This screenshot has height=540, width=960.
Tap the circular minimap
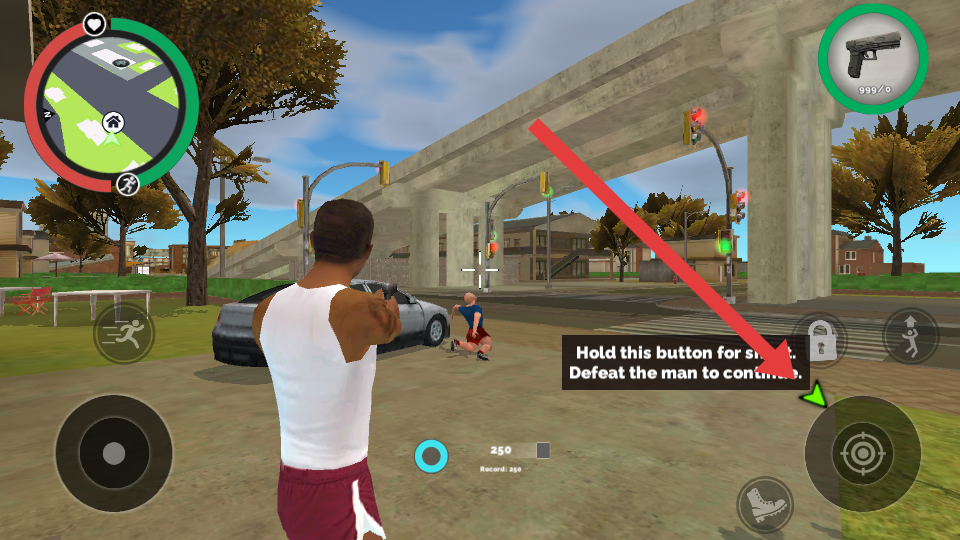[110, 103]
